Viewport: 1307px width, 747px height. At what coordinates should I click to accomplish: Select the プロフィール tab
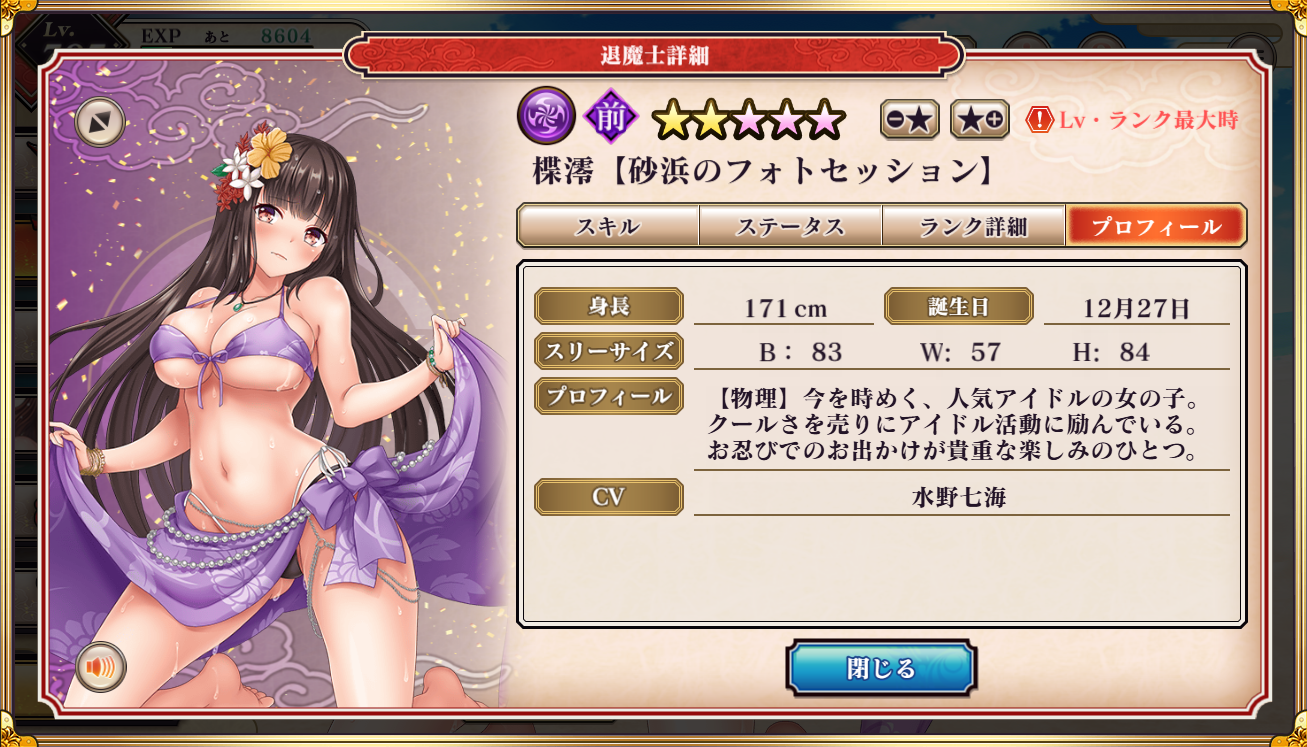1155,226
